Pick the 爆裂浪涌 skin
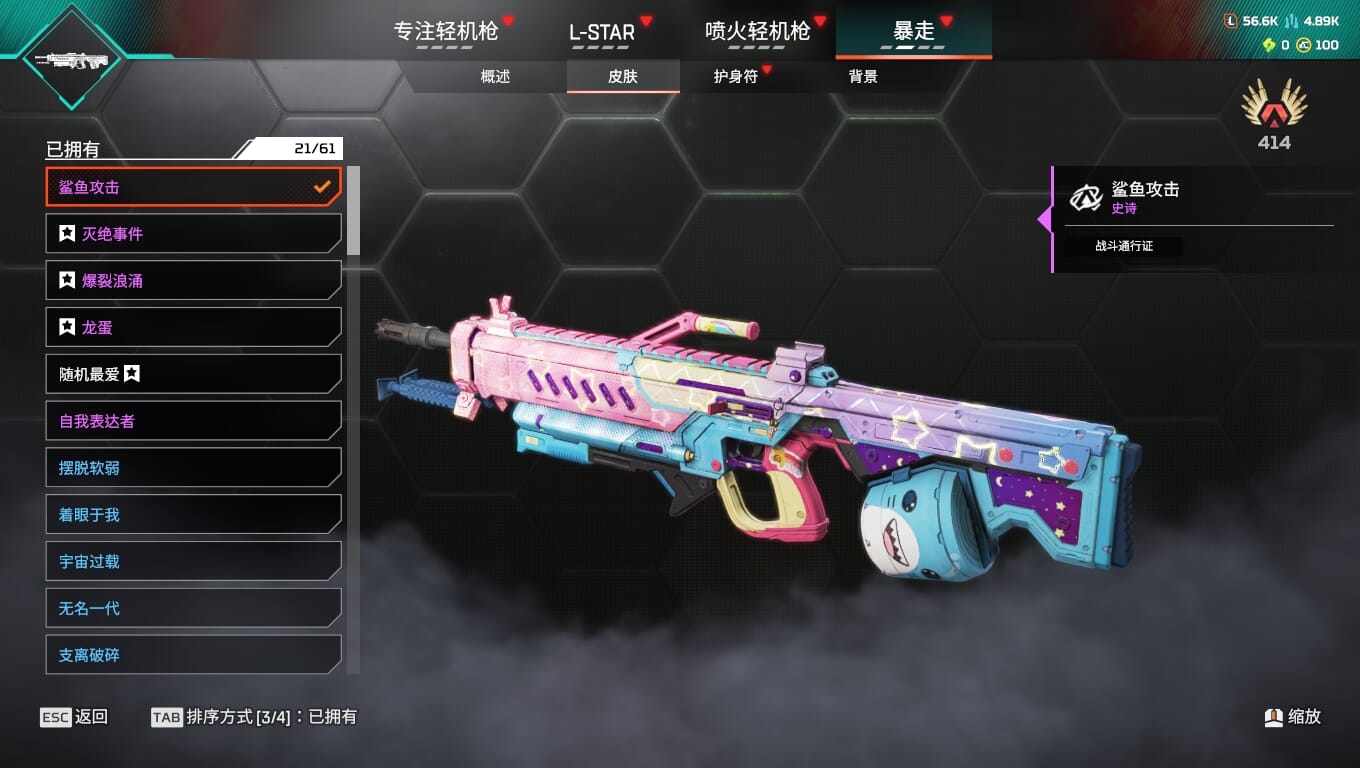Image resolution: width=1360 pixels, height=768 pixels. click(x=193, y=281)
